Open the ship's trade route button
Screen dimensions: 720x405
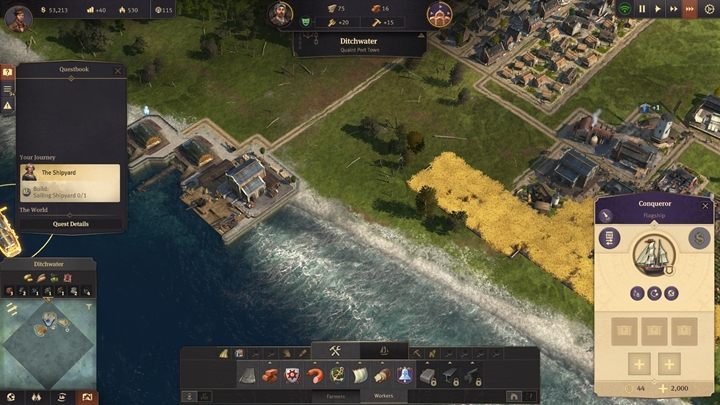(608, 238)
